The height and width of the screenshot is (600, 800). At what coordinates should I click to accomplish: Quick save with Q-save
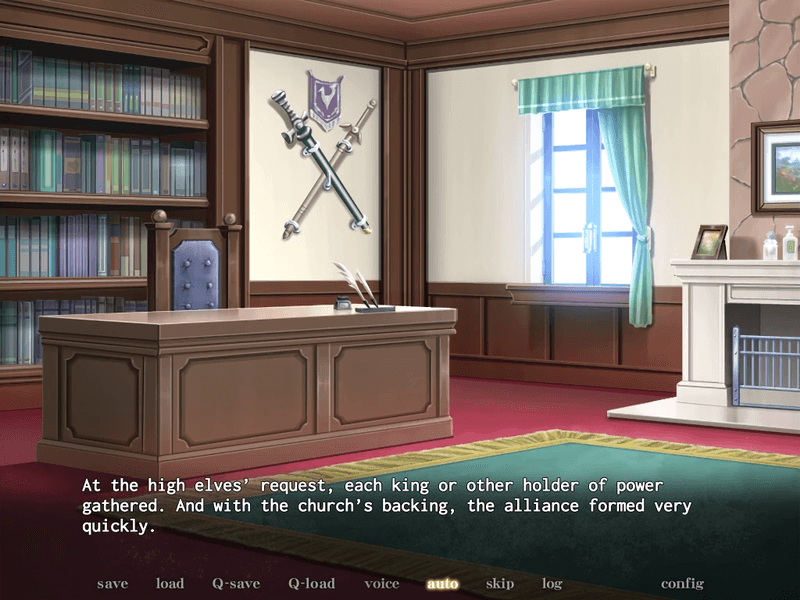tap(236, 583)
